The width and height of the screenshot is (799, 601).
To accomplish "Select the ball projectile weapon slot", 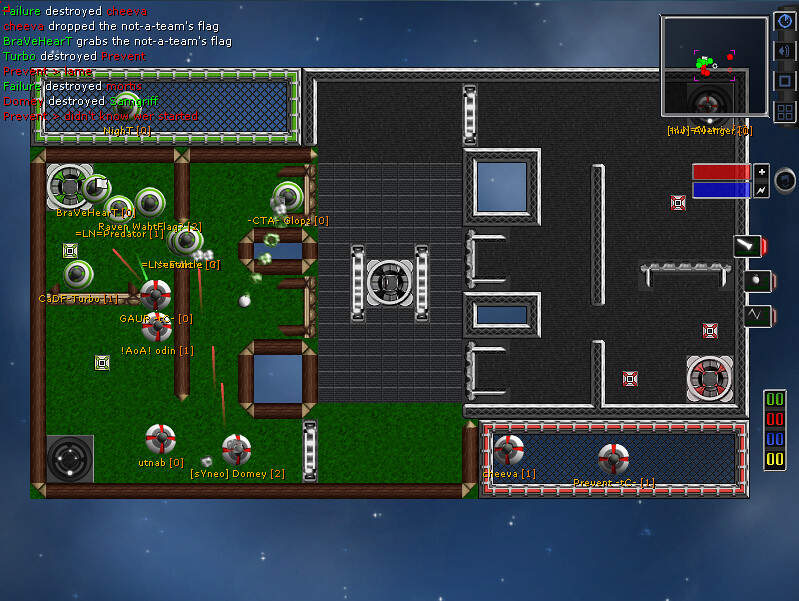I will coord(755,282).
